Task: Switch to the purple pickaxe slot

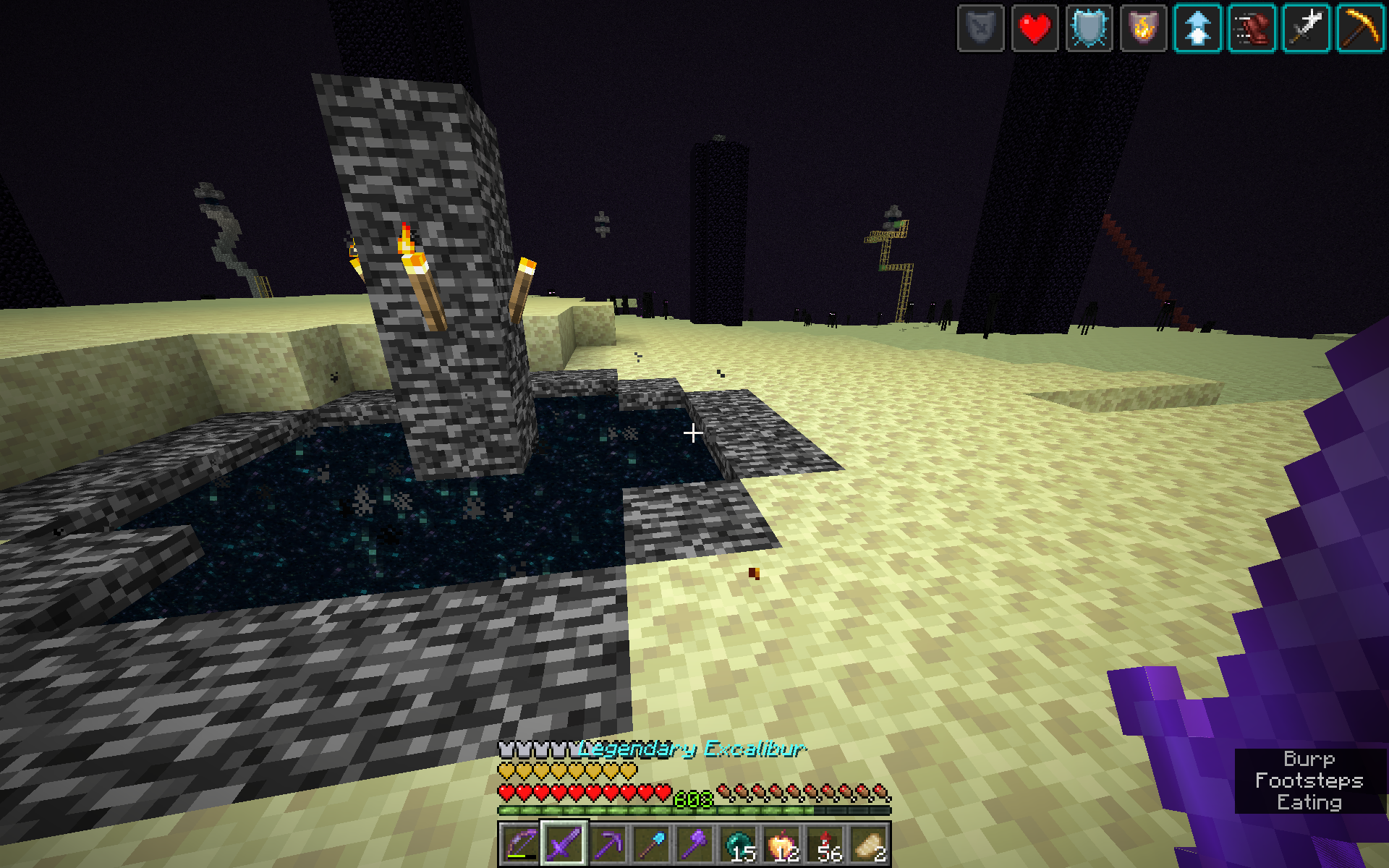Action: [x=608, y=843]
